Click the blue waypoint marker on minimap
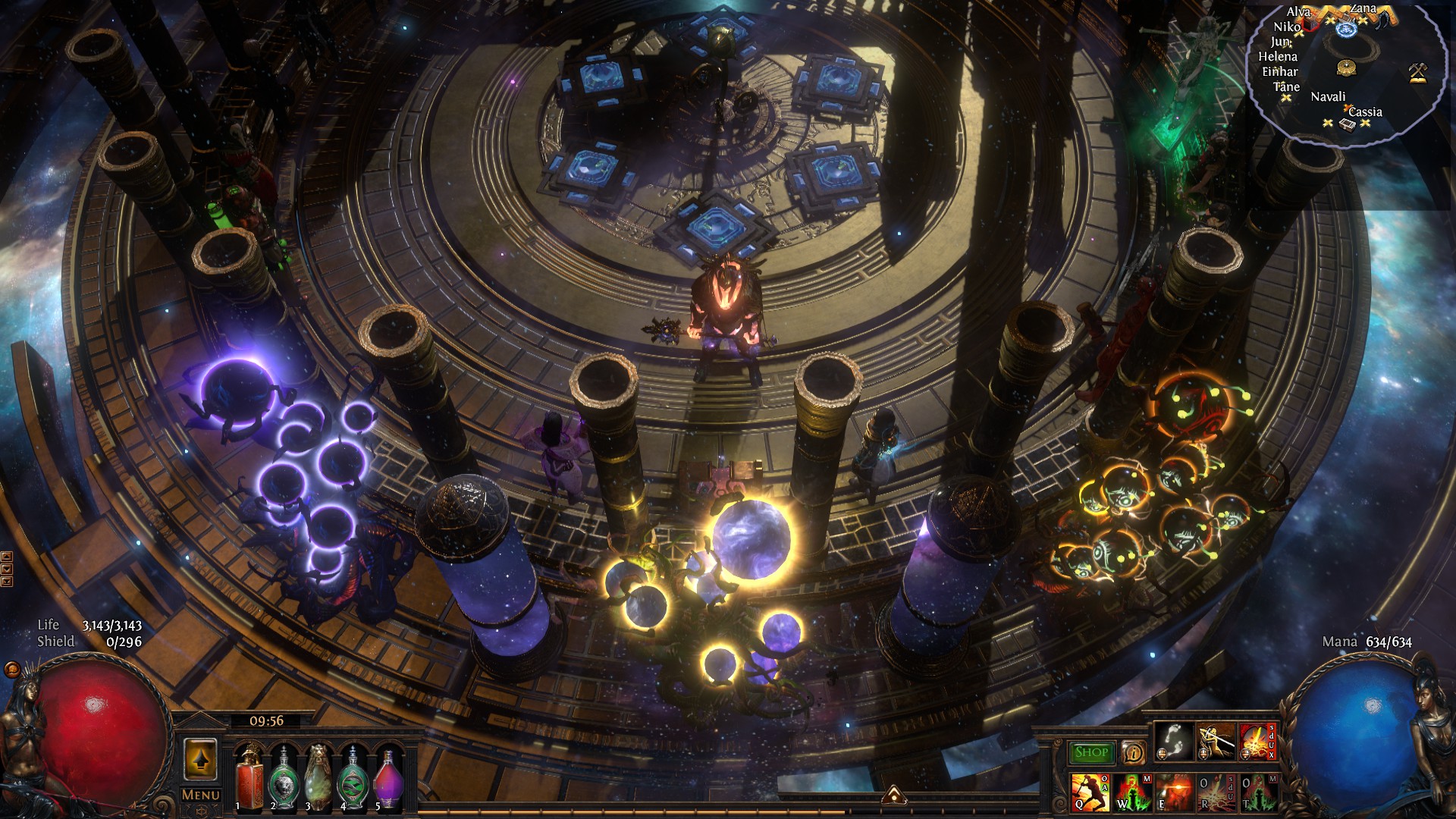 point(1347,30)
